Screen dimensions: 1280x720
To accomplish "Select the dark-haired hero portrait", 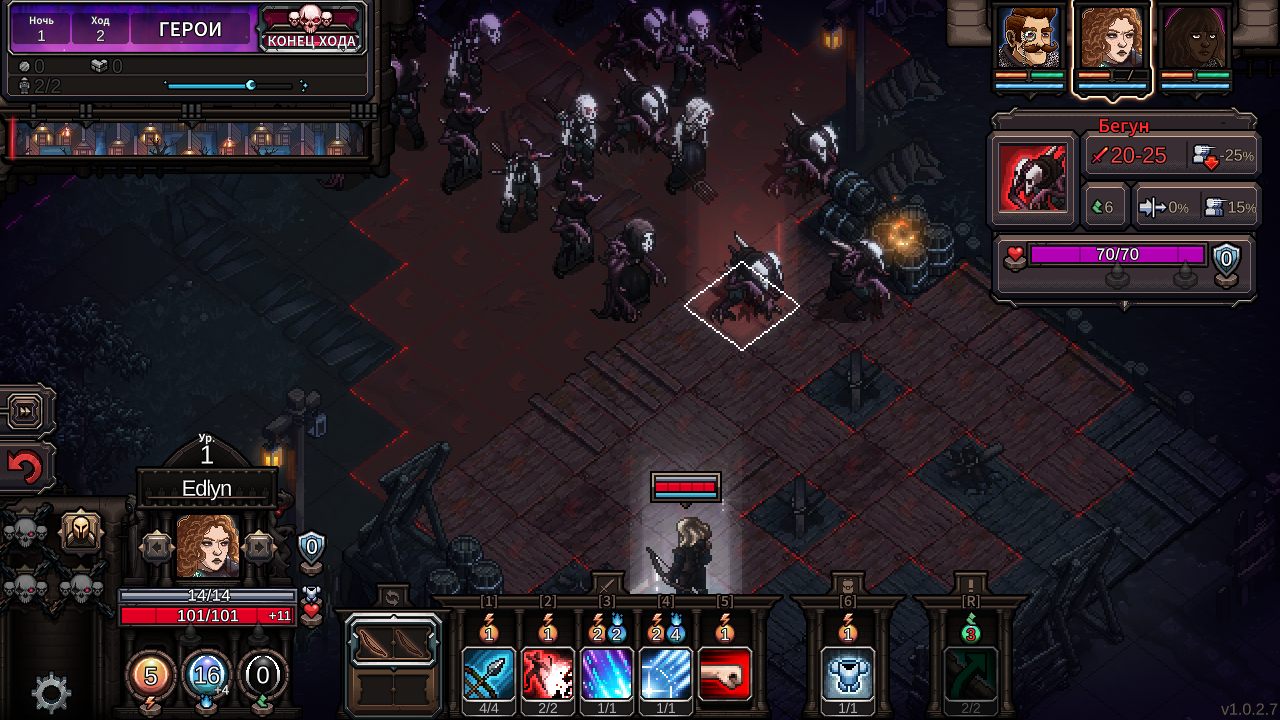I will [x=1194, y=40].
